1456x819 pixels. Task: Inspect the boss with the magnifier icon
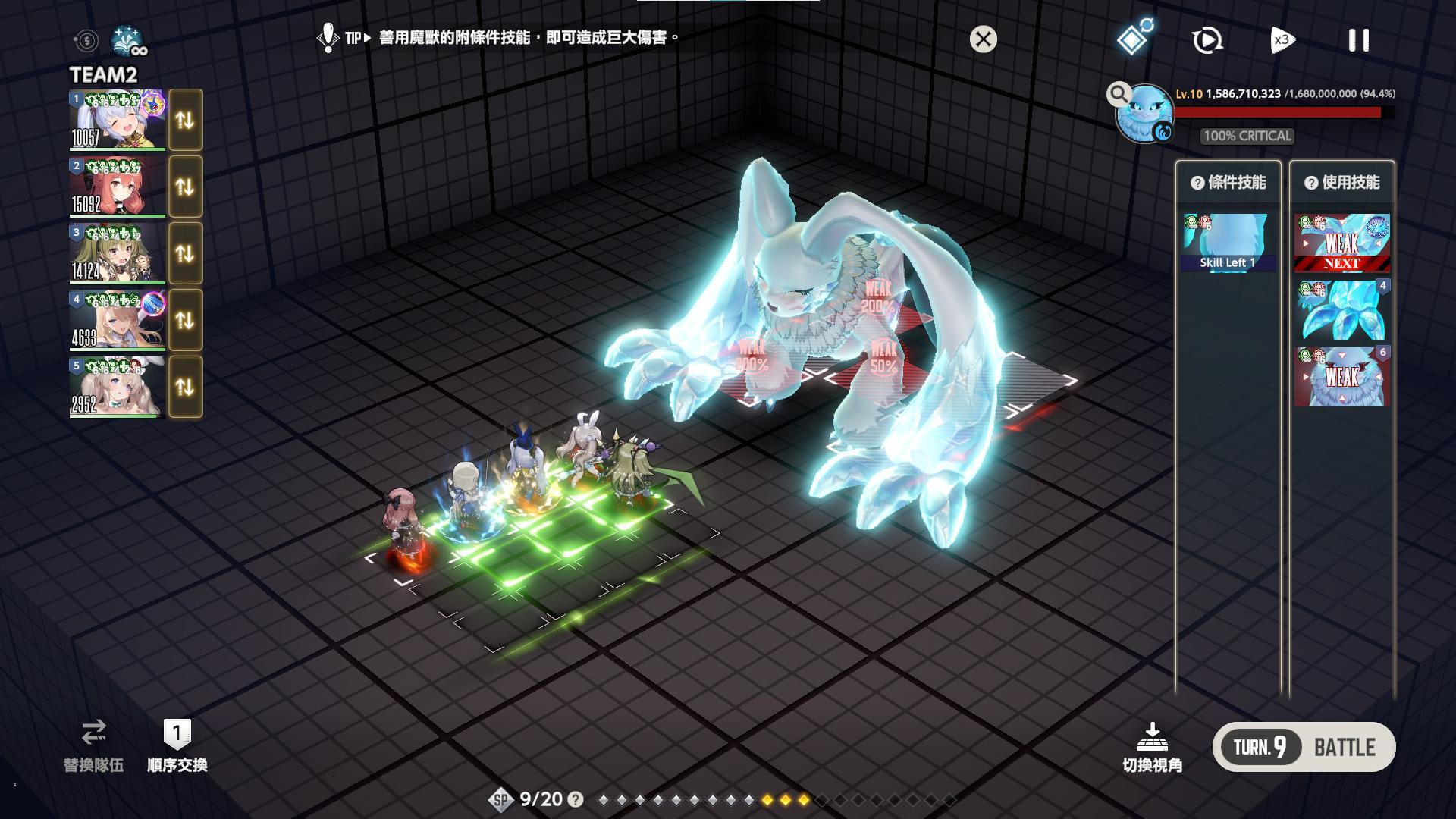(1118, 94)
